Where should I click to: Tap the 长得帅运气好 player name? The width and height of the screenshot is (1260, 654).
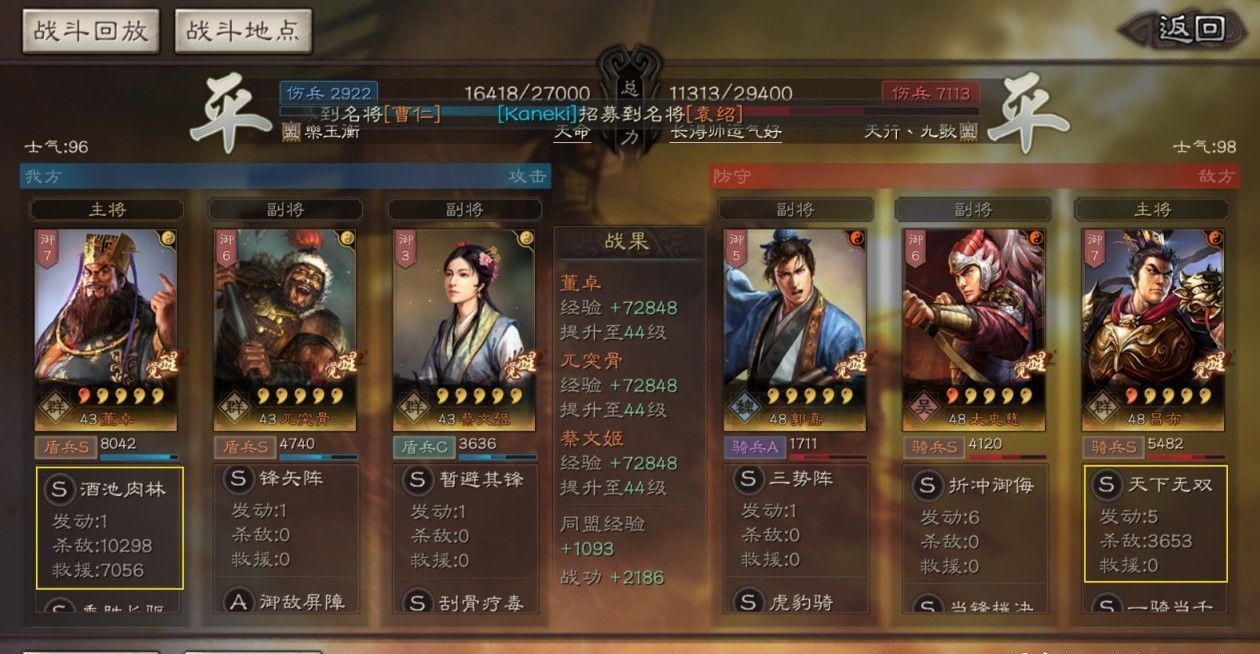click(724, 131)
